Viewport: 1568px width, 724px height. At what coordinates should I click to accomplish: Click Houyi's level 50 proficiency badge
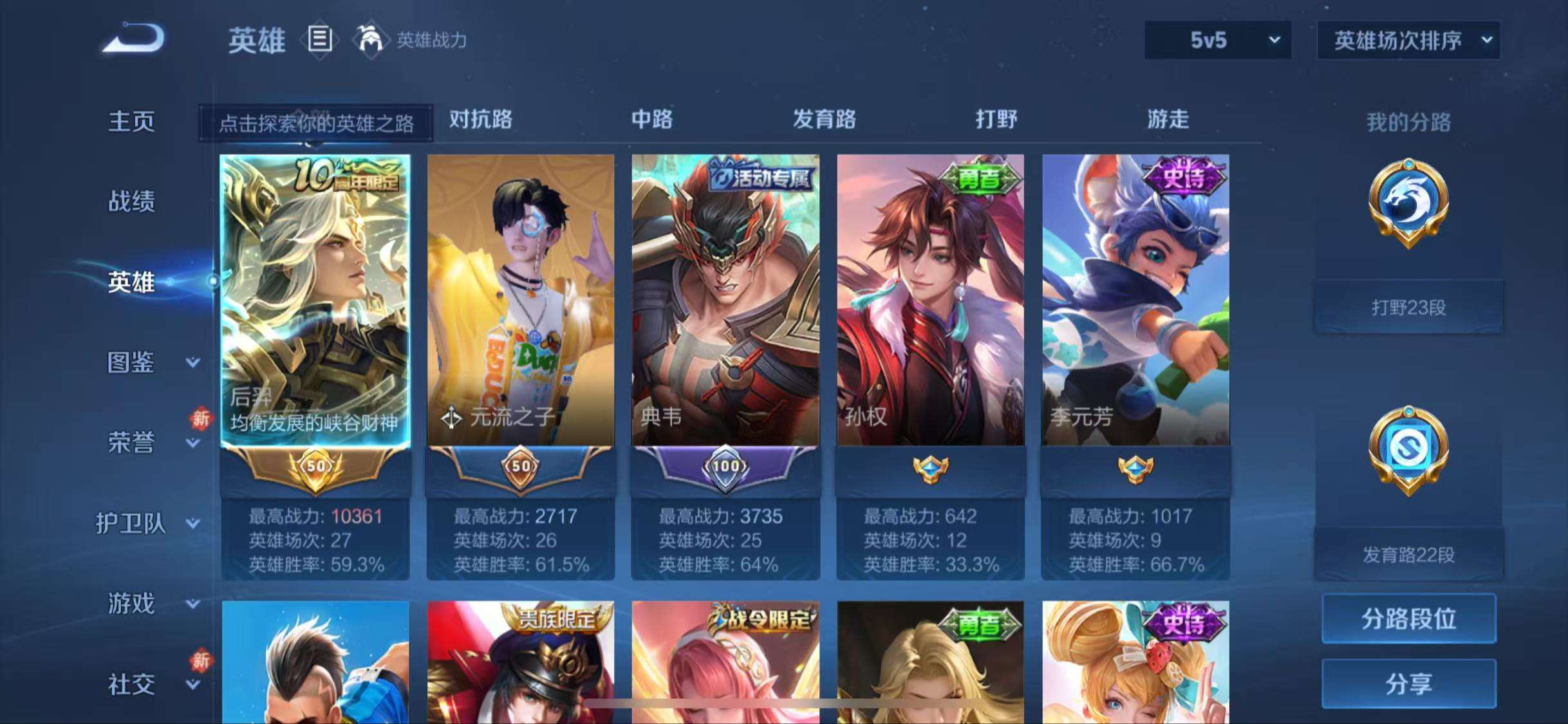coord(315,468)
